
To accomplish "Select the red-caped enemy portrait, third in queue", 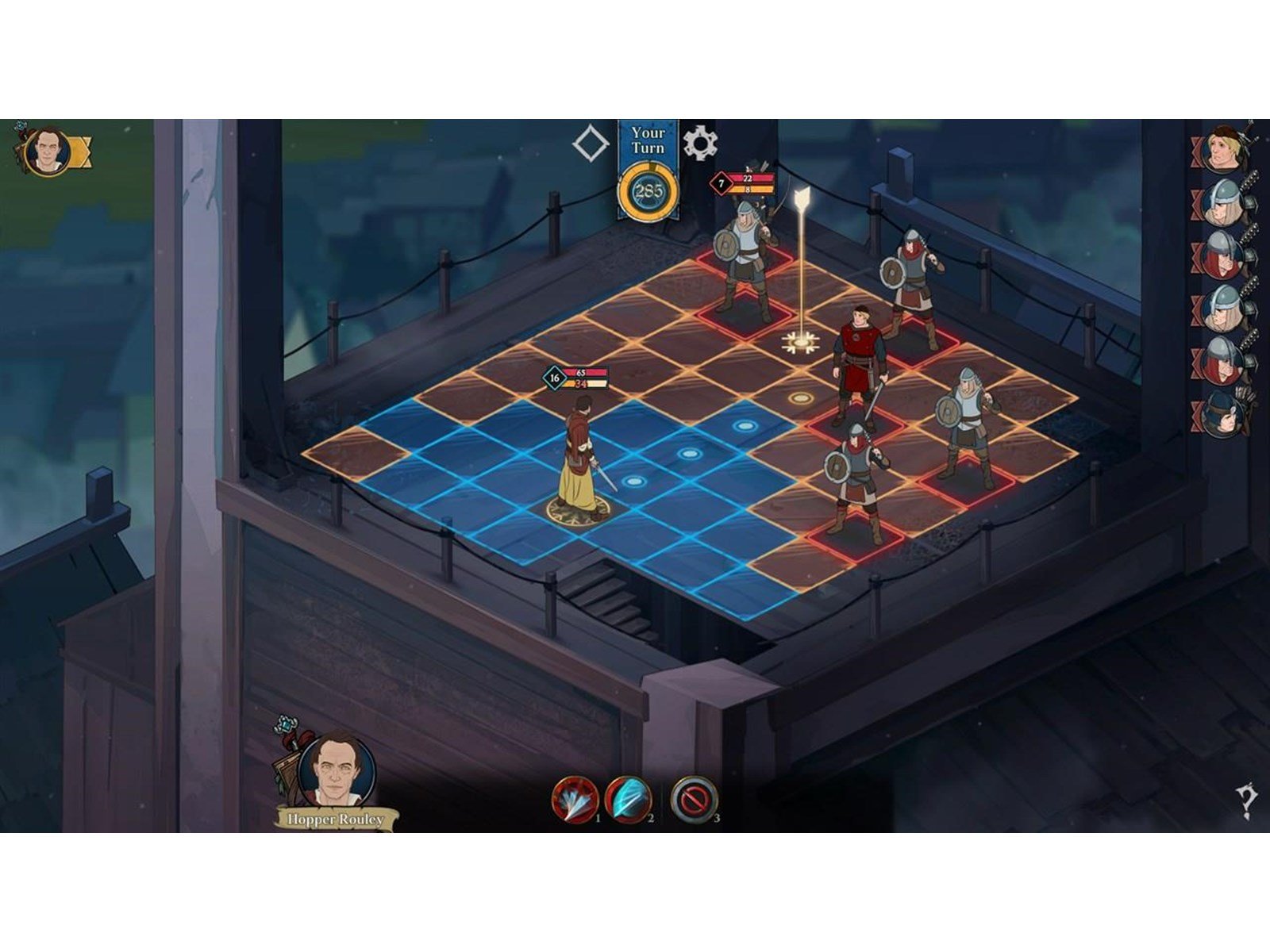I will click(x=1222, y=254).
